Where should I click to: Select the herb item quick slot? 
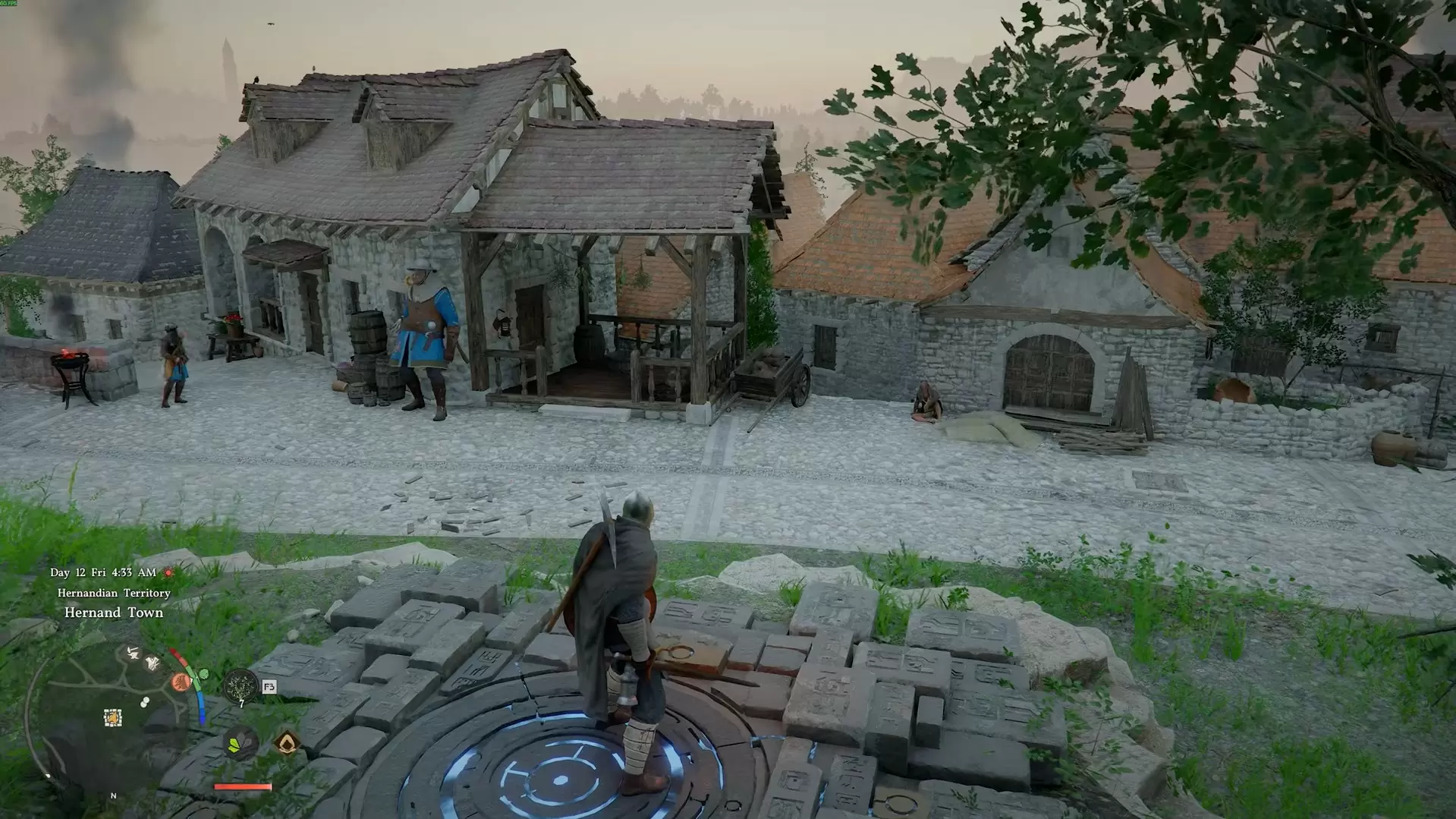[241, 686]
